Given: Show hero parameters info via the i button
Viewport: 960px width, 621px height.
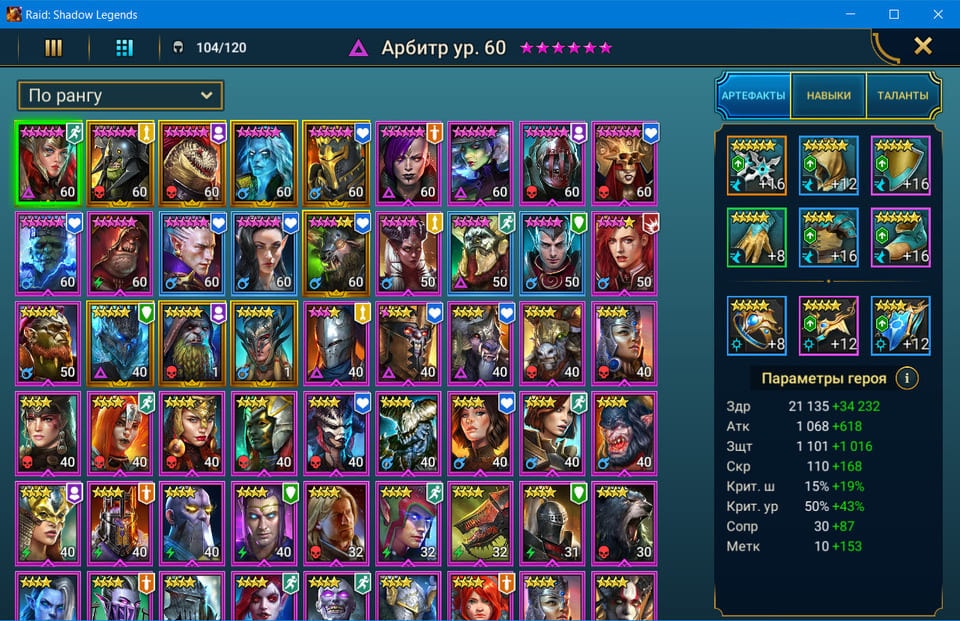Looking at the screenshot, I should [906, 379].
